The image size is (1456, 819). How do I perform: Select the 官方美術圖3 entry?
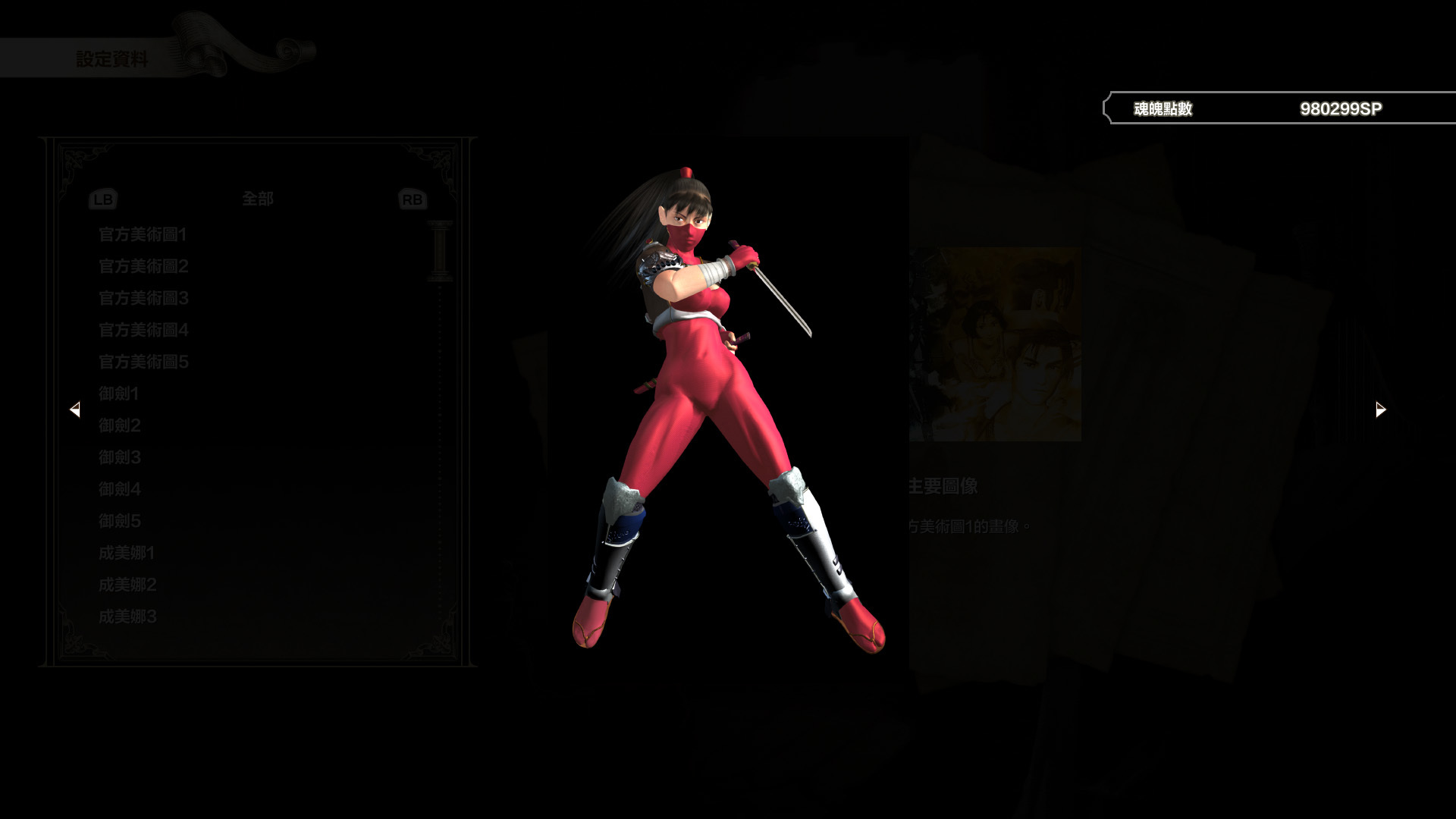tap(142, 299)
